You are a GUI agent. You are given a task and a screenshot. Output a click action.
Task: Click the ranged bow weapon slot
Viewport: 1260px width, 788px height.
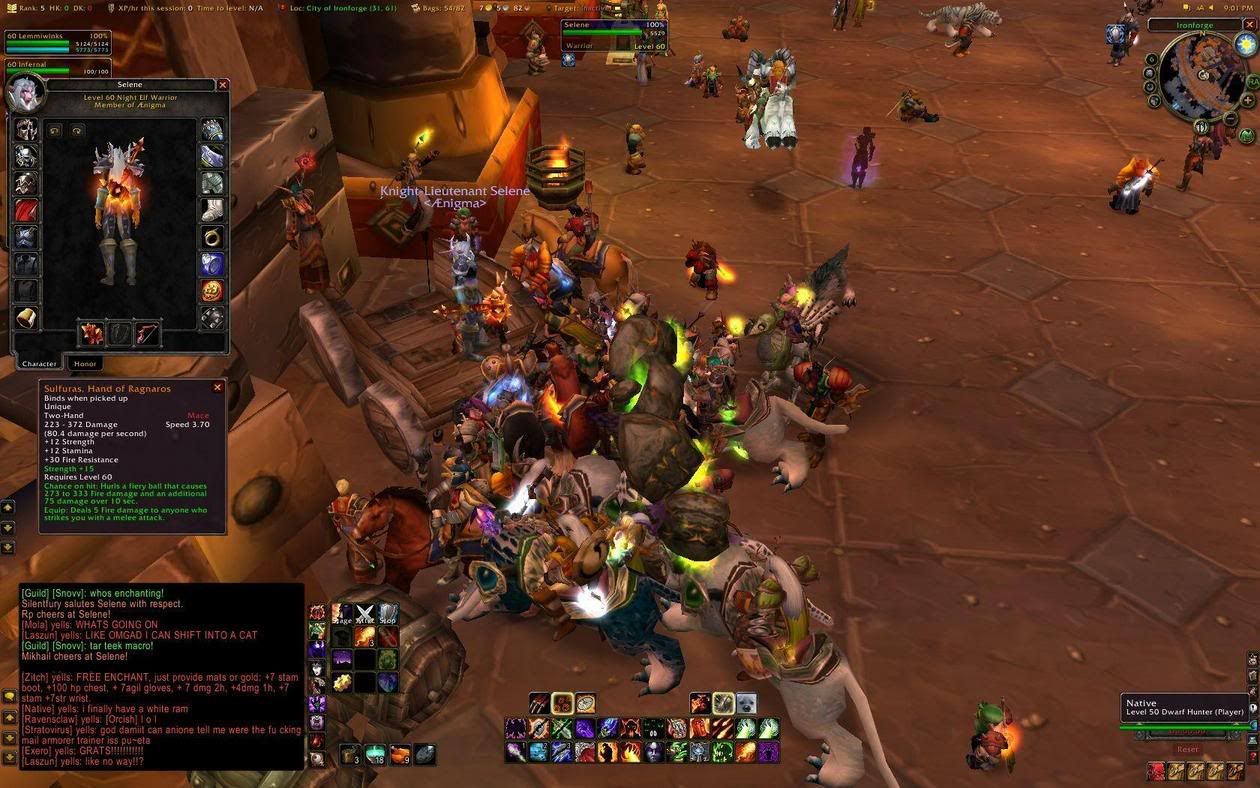147,333
